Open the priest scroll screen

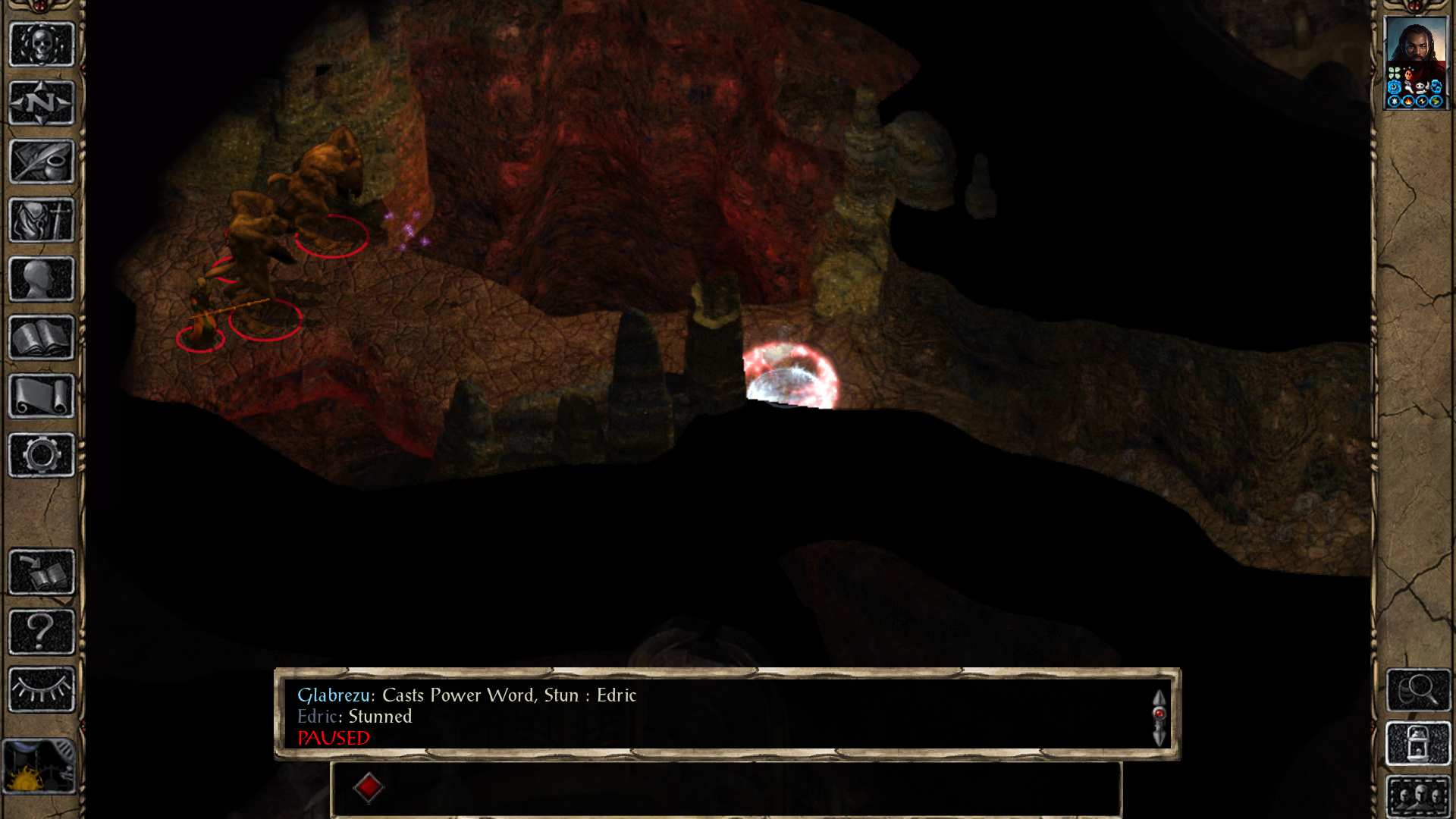tap(42, 397)
